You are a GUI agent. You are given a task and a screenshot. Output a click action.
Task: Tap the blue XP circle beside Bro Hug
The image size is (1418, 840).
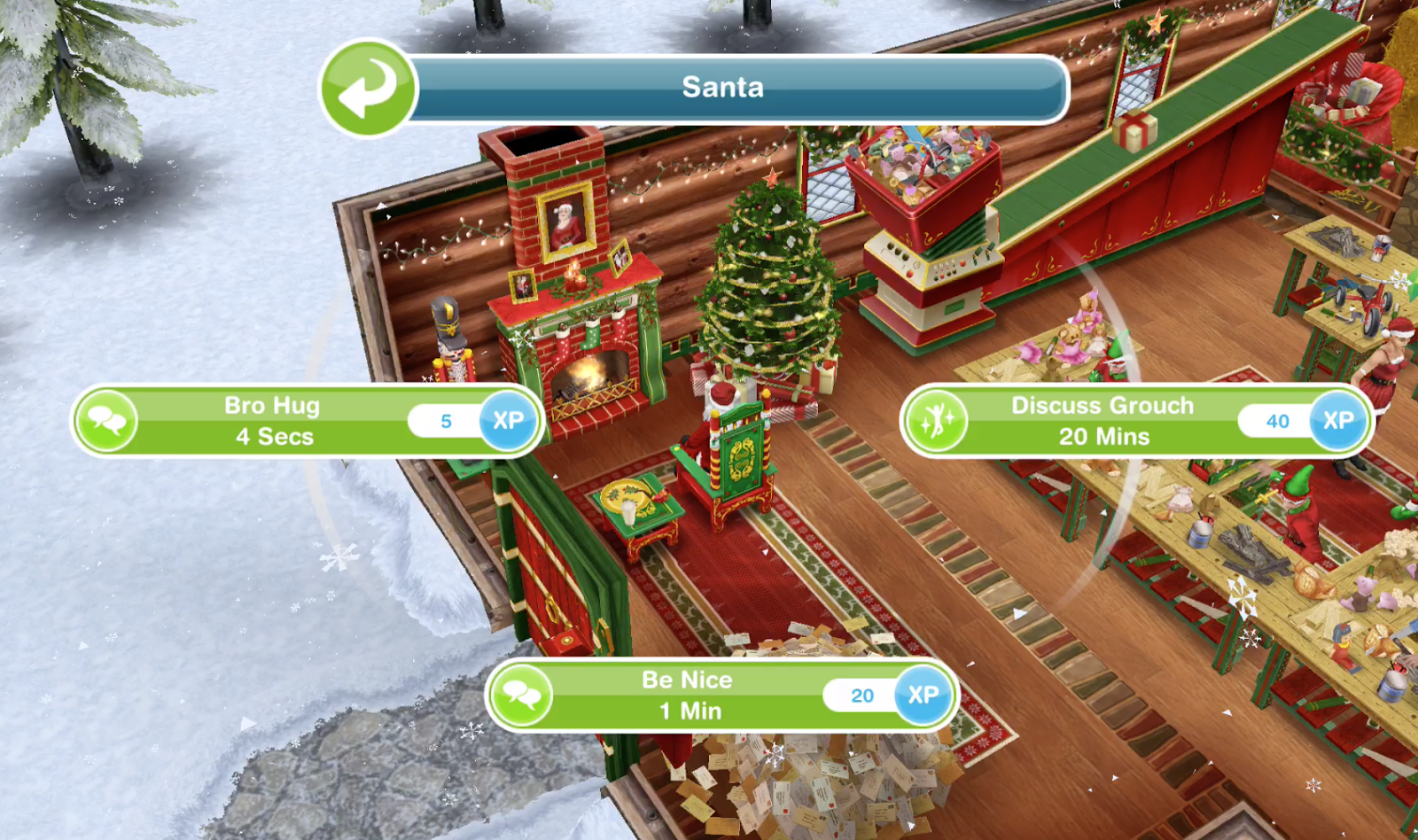pyautogui.click(x=508, y=421)
